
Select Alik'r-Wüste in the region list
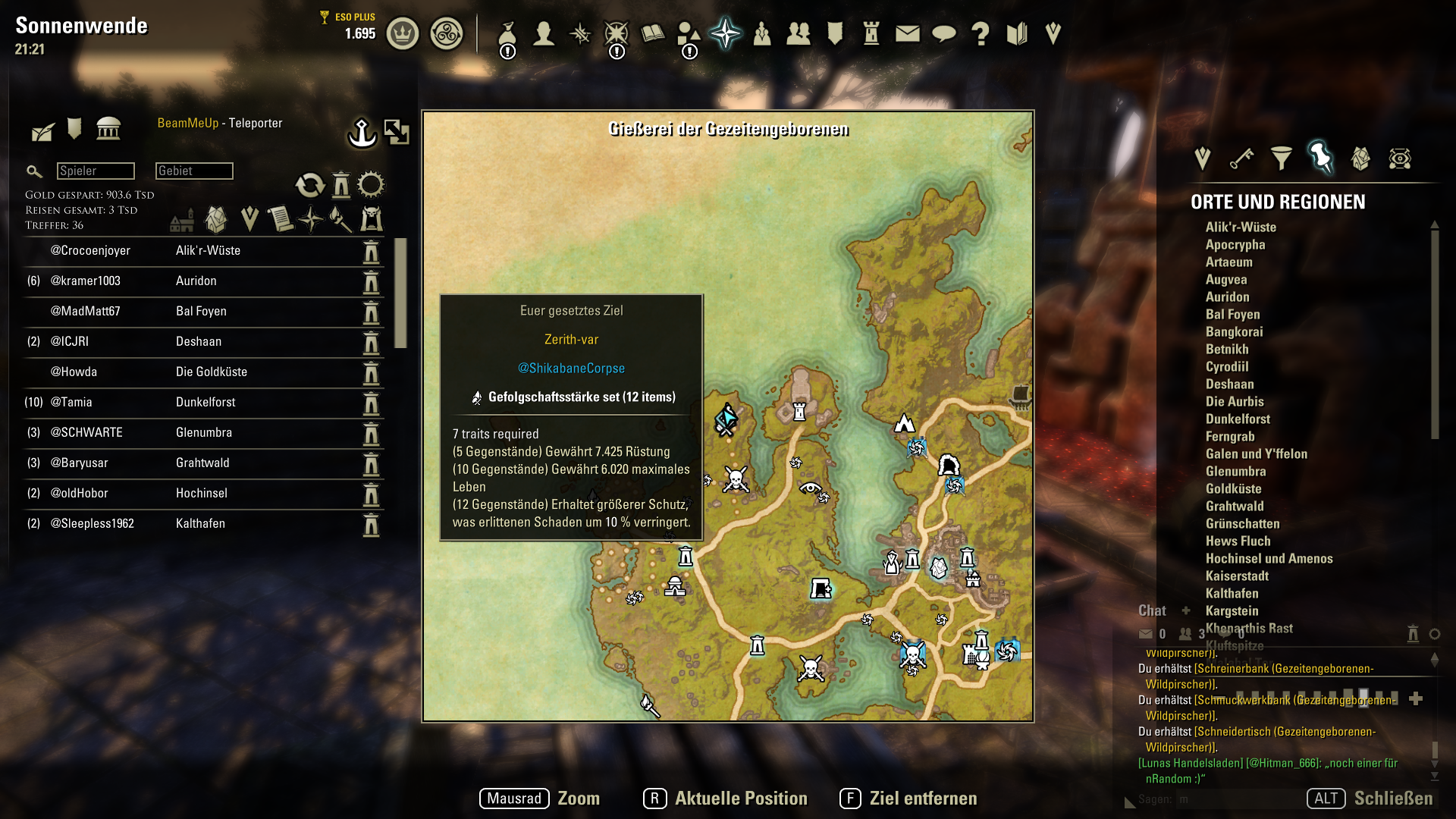[x=1241, y=227]
